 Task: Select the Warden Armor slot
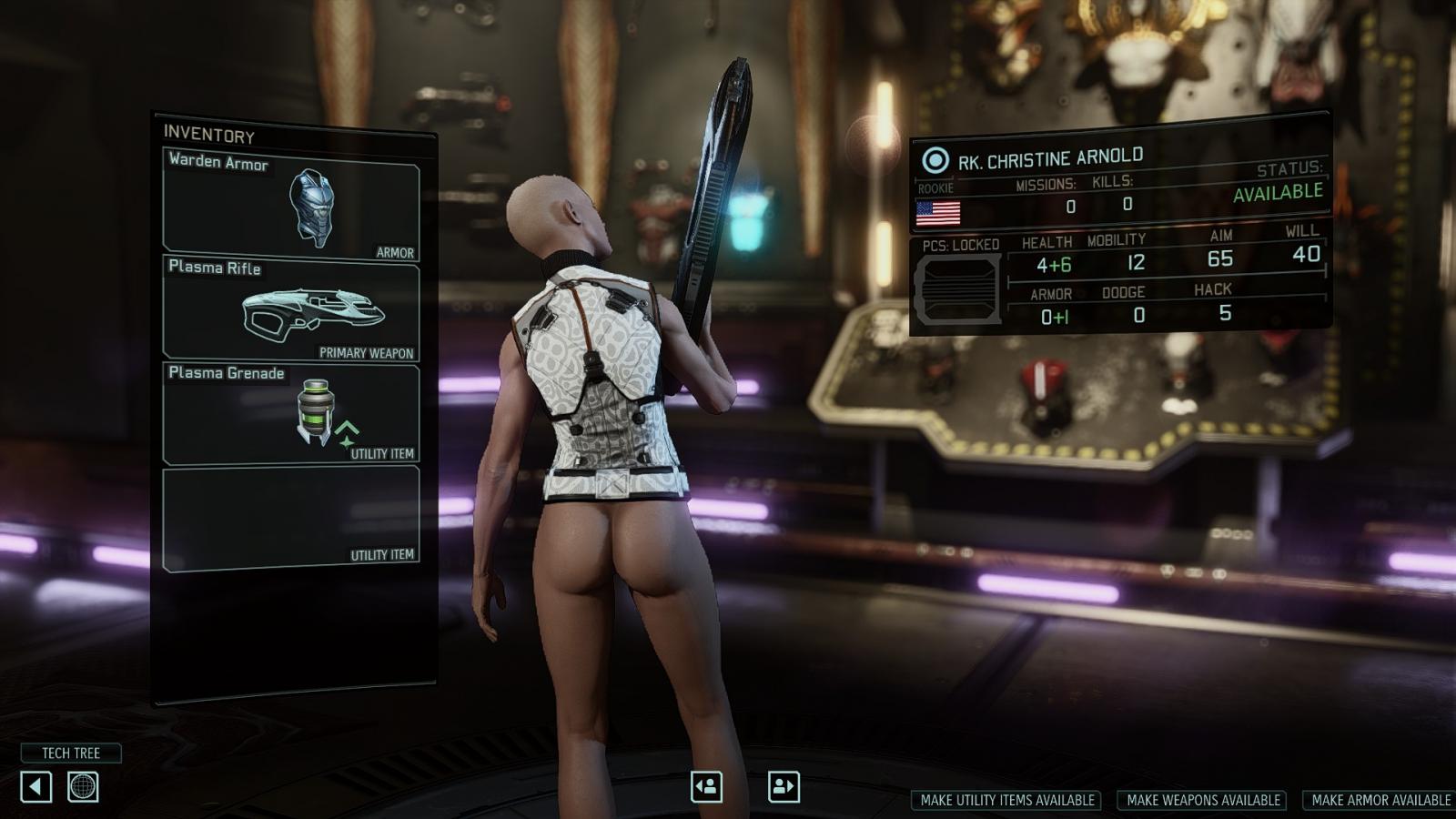pos(291,205)
